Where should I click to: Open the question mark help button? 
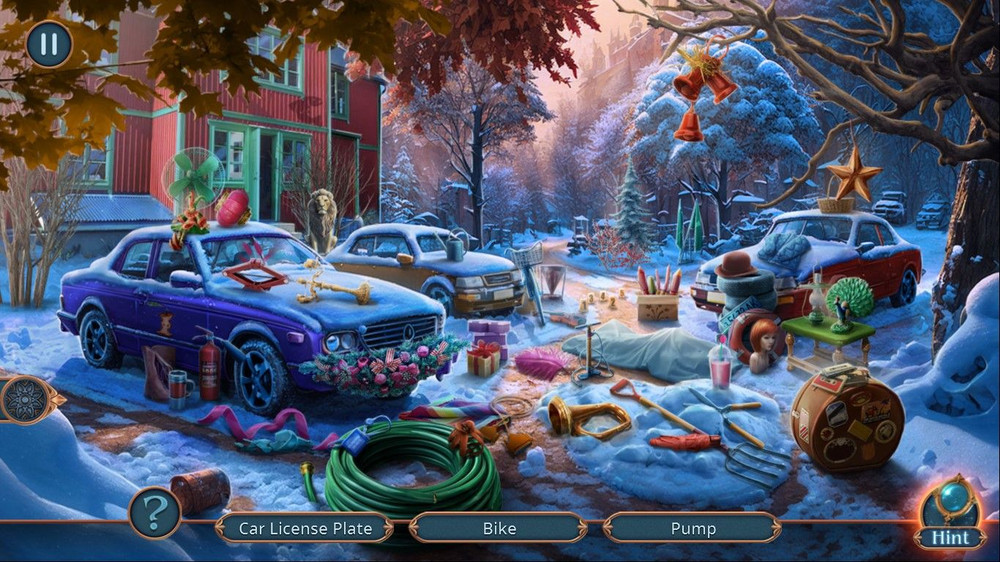(155, 514)
